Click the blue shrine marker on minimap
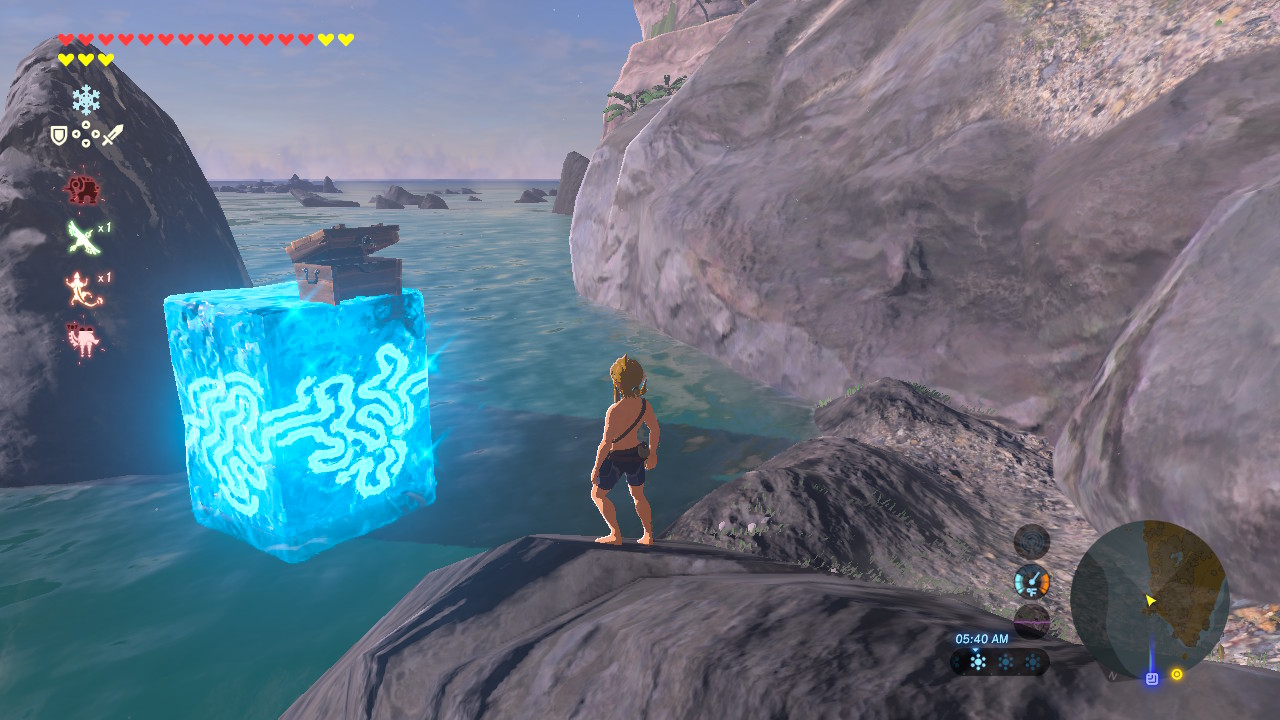This screenshot has height=720, width=1280. tap(1151, 678)
